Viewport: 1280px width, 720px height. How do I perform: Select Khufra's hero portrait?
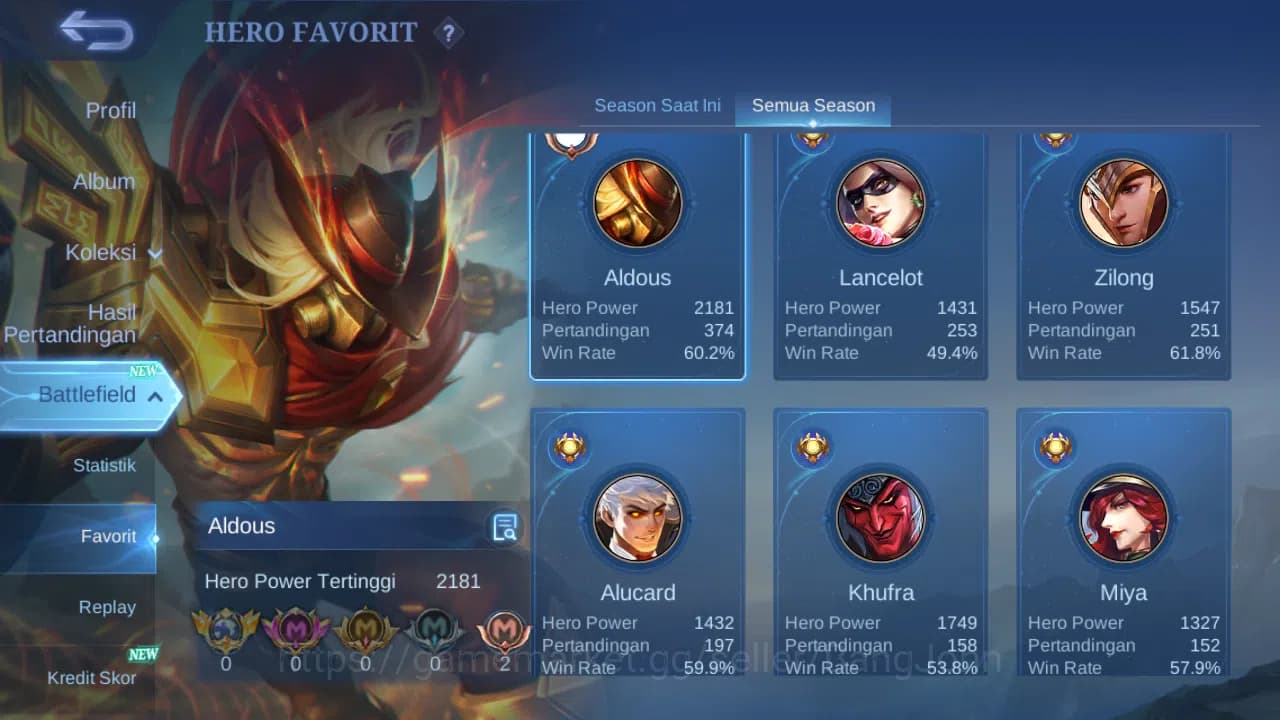pos(879,518)
